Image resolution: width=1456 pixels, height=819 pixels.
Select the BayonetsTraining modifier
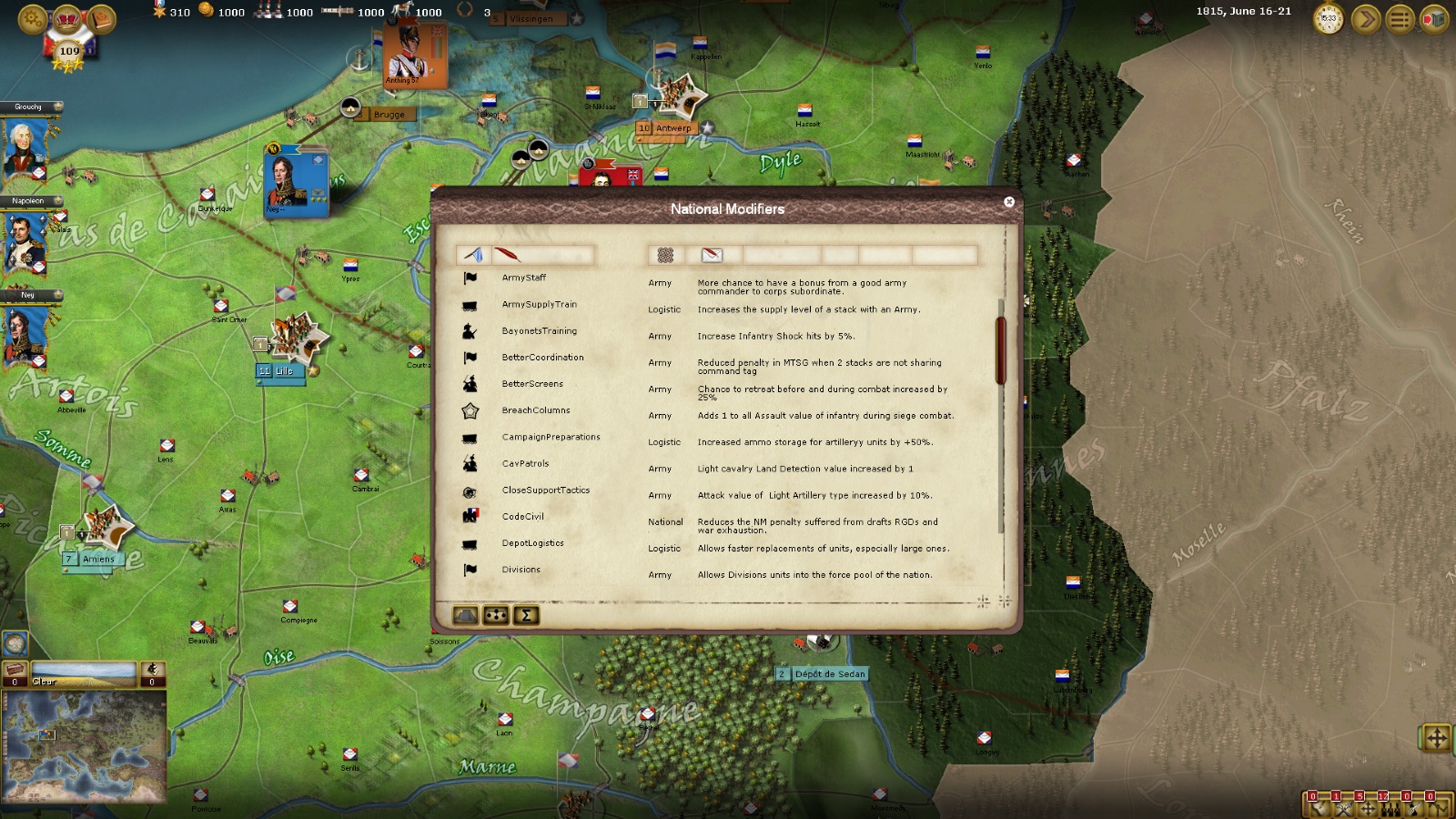point(539,331)
